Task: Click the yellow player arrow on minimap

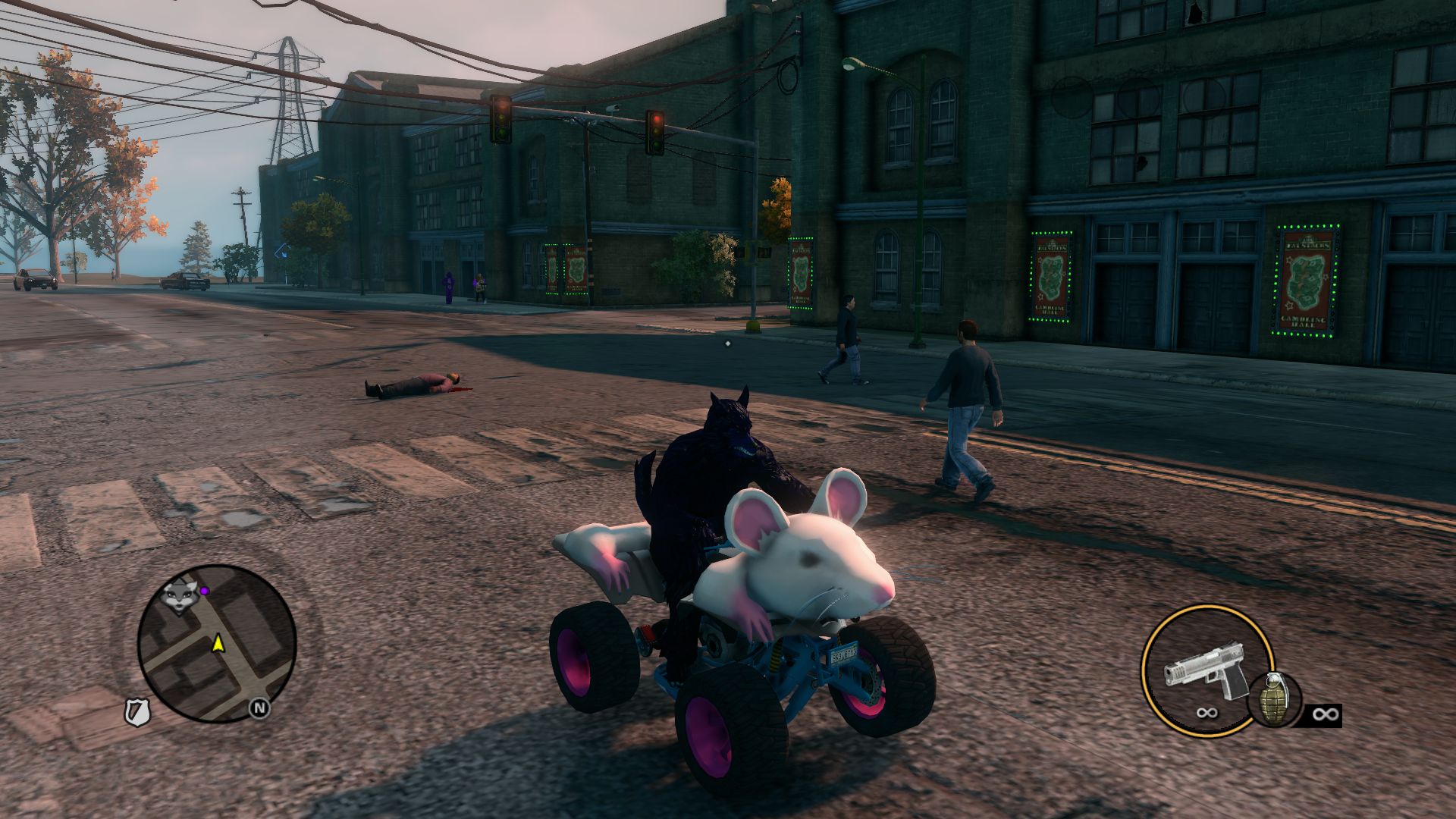Action: click(218, 644)
